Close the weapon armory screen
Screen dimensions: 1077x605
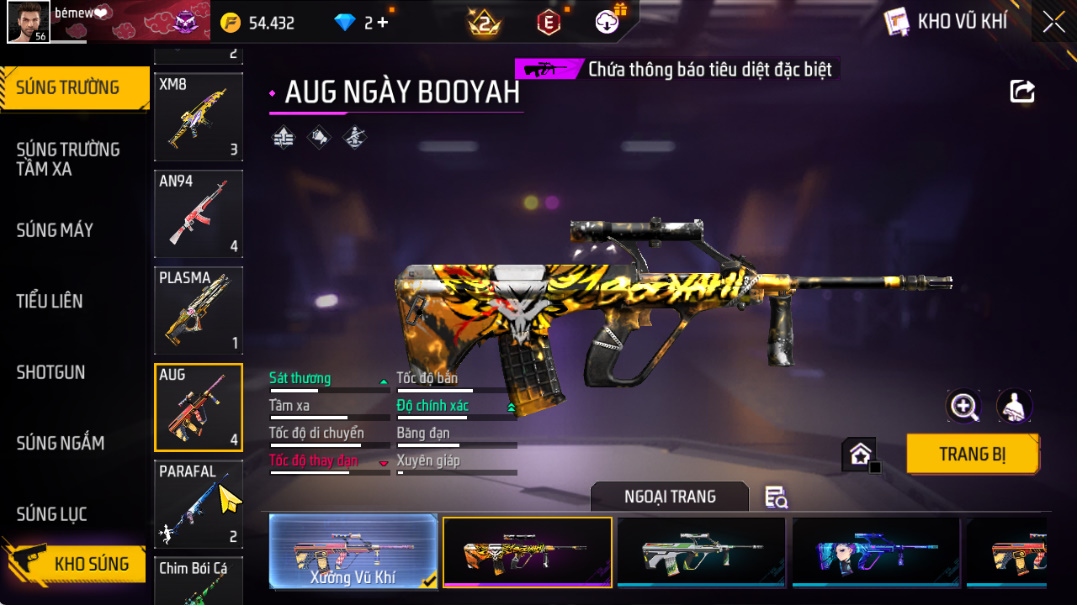click(x=1053, y=22)
